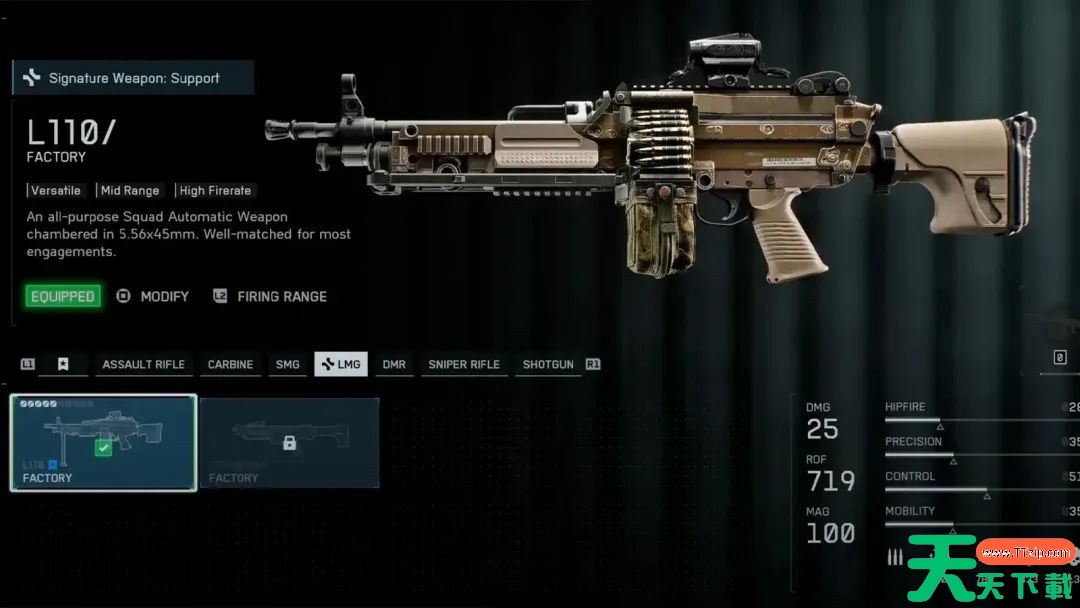Switch to the SNIPER RIFLE tab
1080x608 pixels.
463,364
